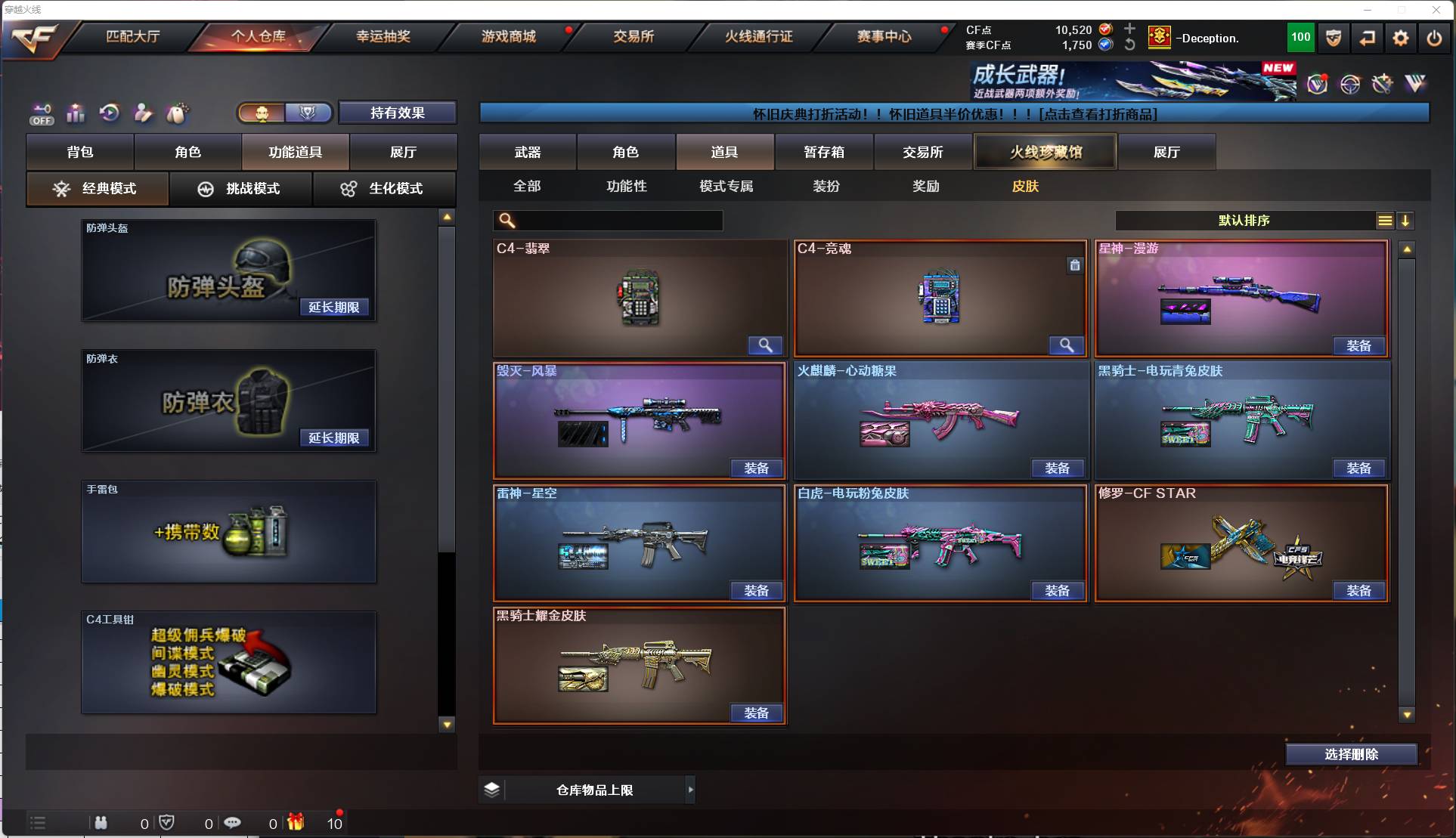Toggle the OFF key switch
The height and width of the screenshot is (838, 1456).
click(x=42, y=113)
